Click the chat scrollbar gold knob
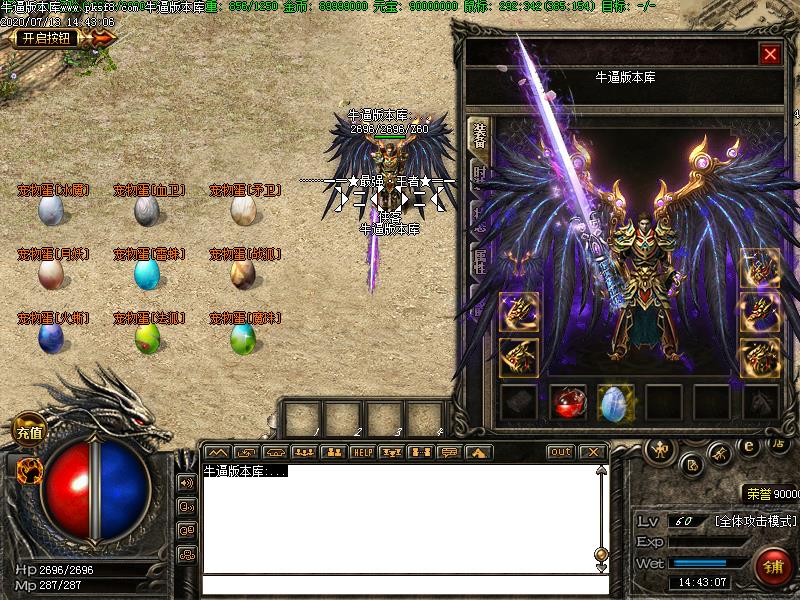The image size is (800, 600). 600,553
